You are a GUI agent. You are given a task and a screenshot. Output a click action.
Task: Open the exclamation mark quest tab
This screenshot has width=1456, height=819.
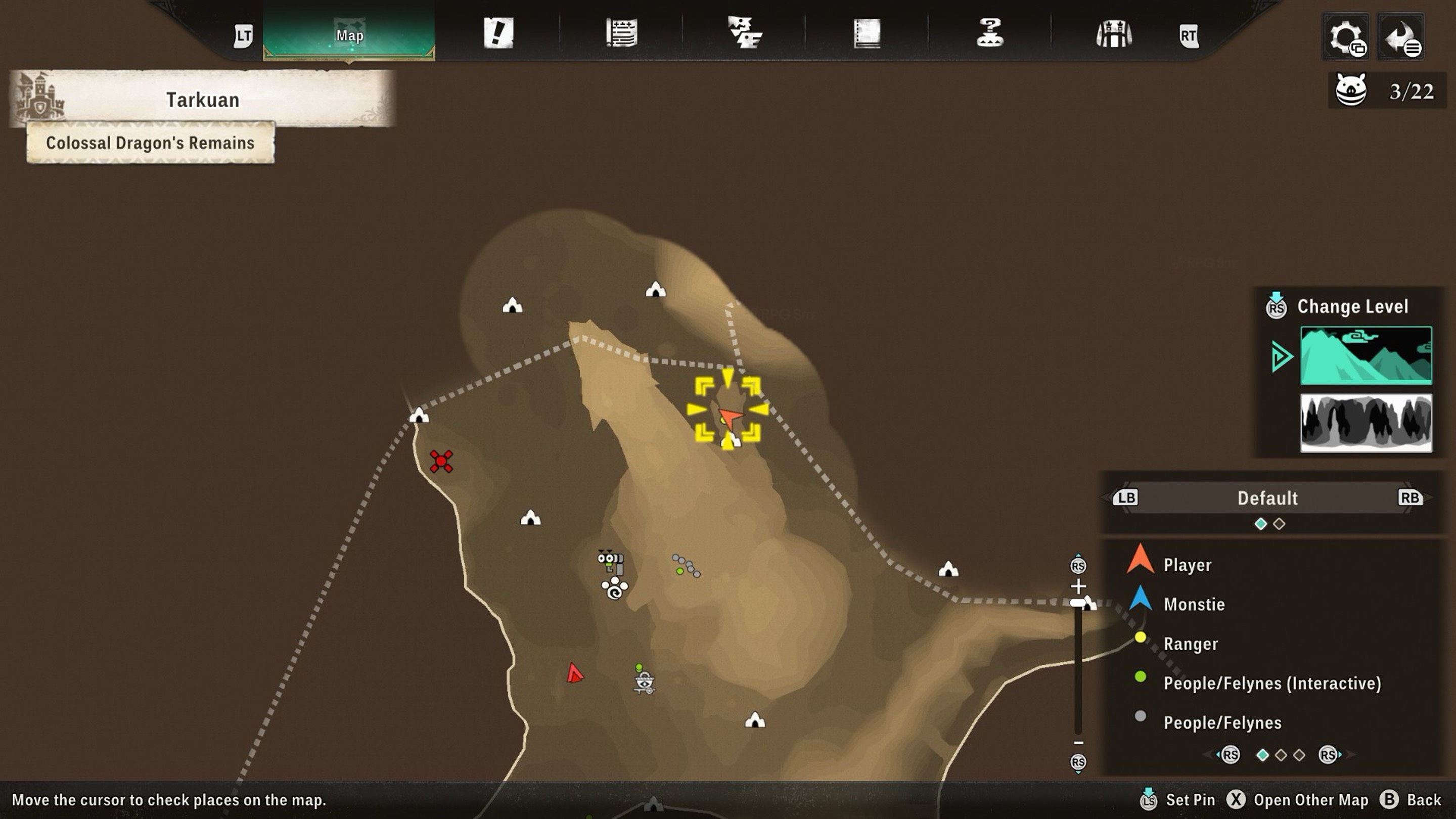(x=498, y=33)
